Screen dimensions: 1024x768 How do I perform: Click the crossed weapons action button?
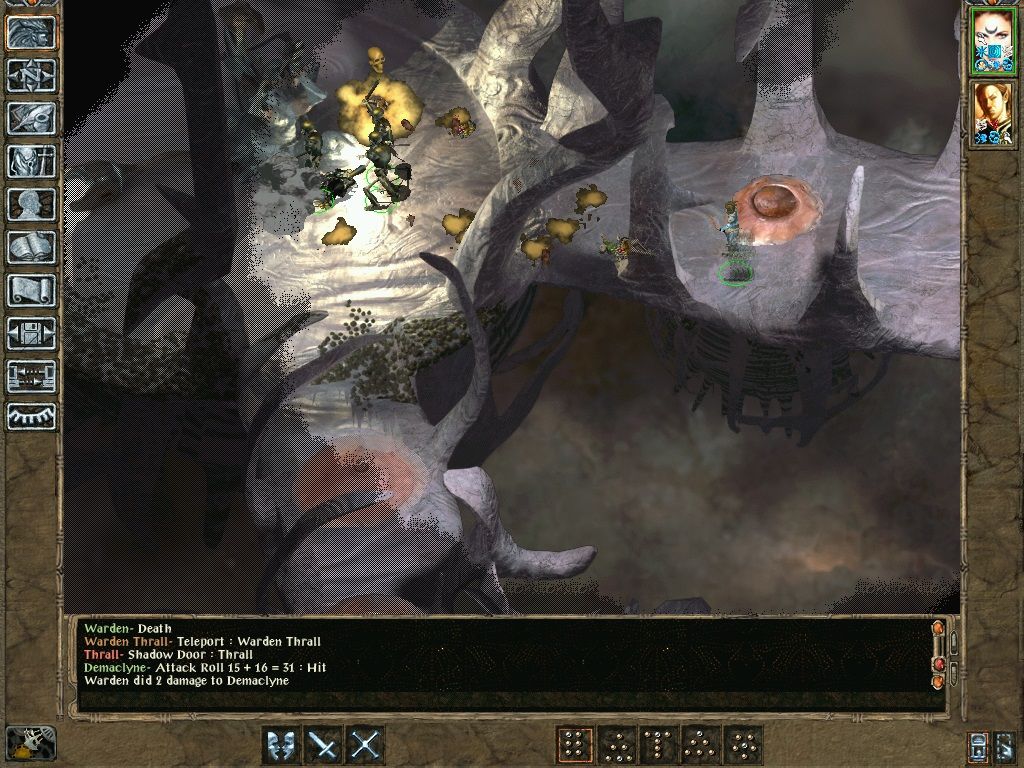pyautogui.click(x=366, y=745)
